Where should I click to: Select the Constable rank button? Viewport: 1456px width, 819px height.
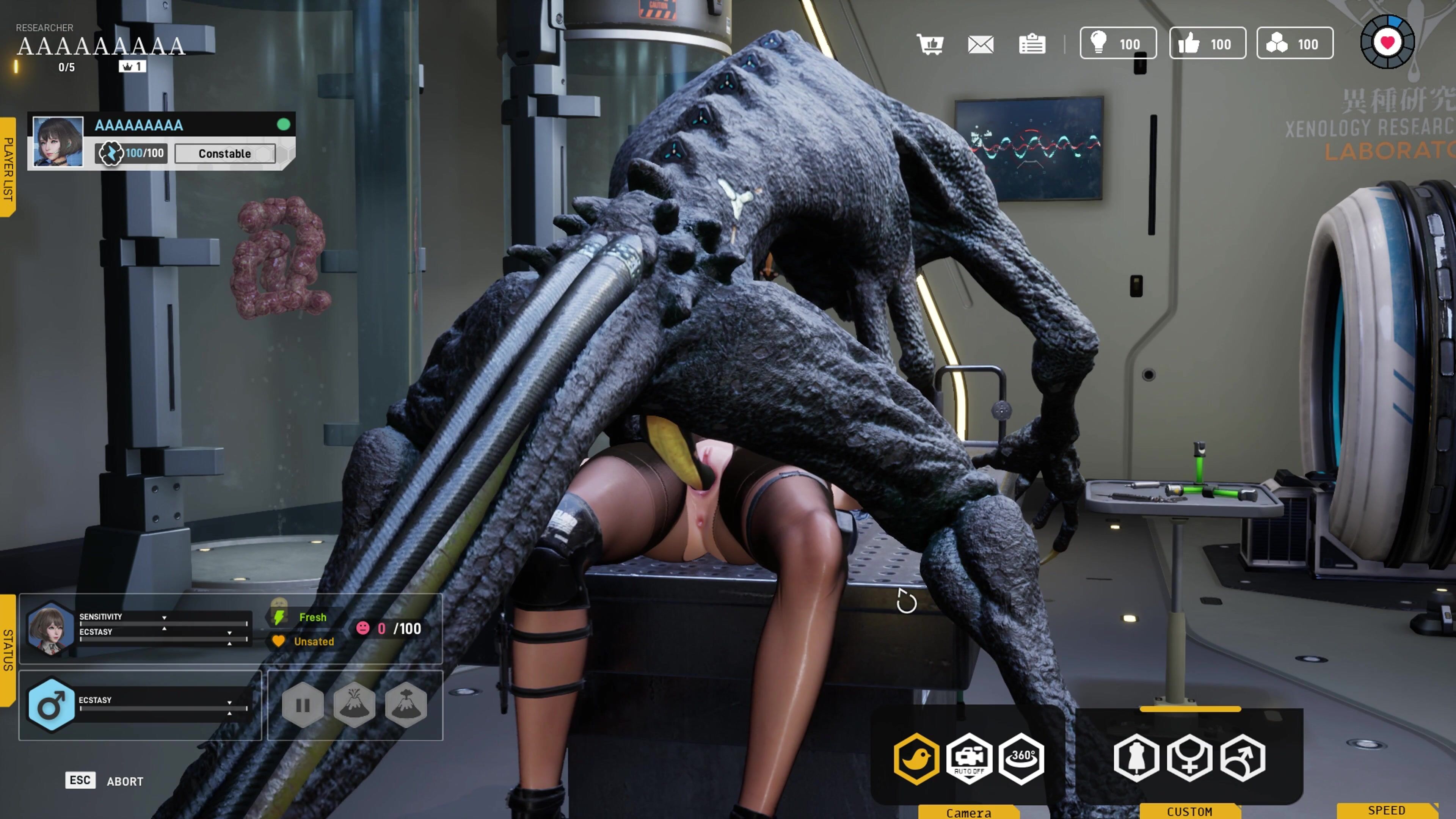(x=225, y=154)
